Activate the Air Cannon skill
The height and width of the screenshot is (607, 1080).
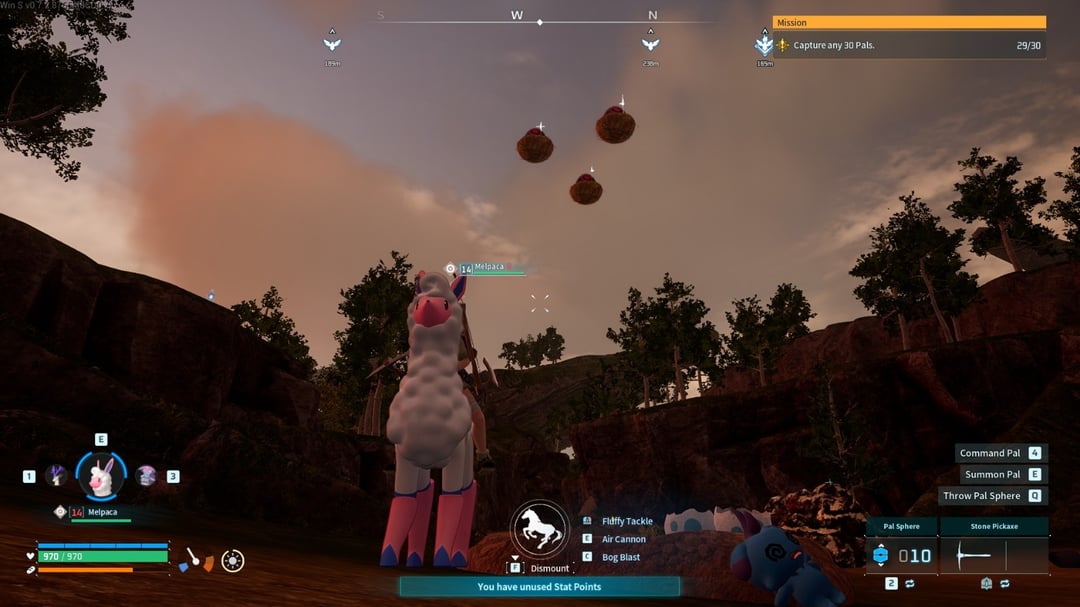(623, 539)
